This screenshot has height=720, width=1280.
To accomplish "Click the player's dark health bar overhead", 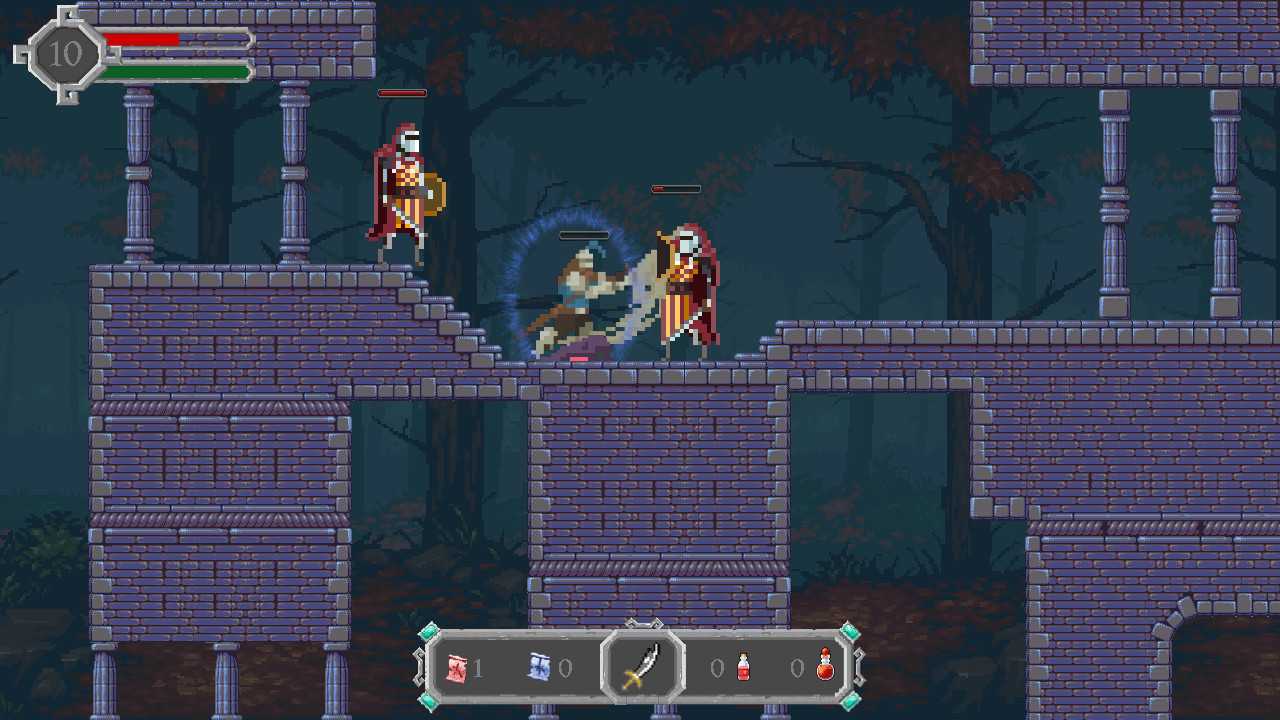I will (x=583, y=236).
